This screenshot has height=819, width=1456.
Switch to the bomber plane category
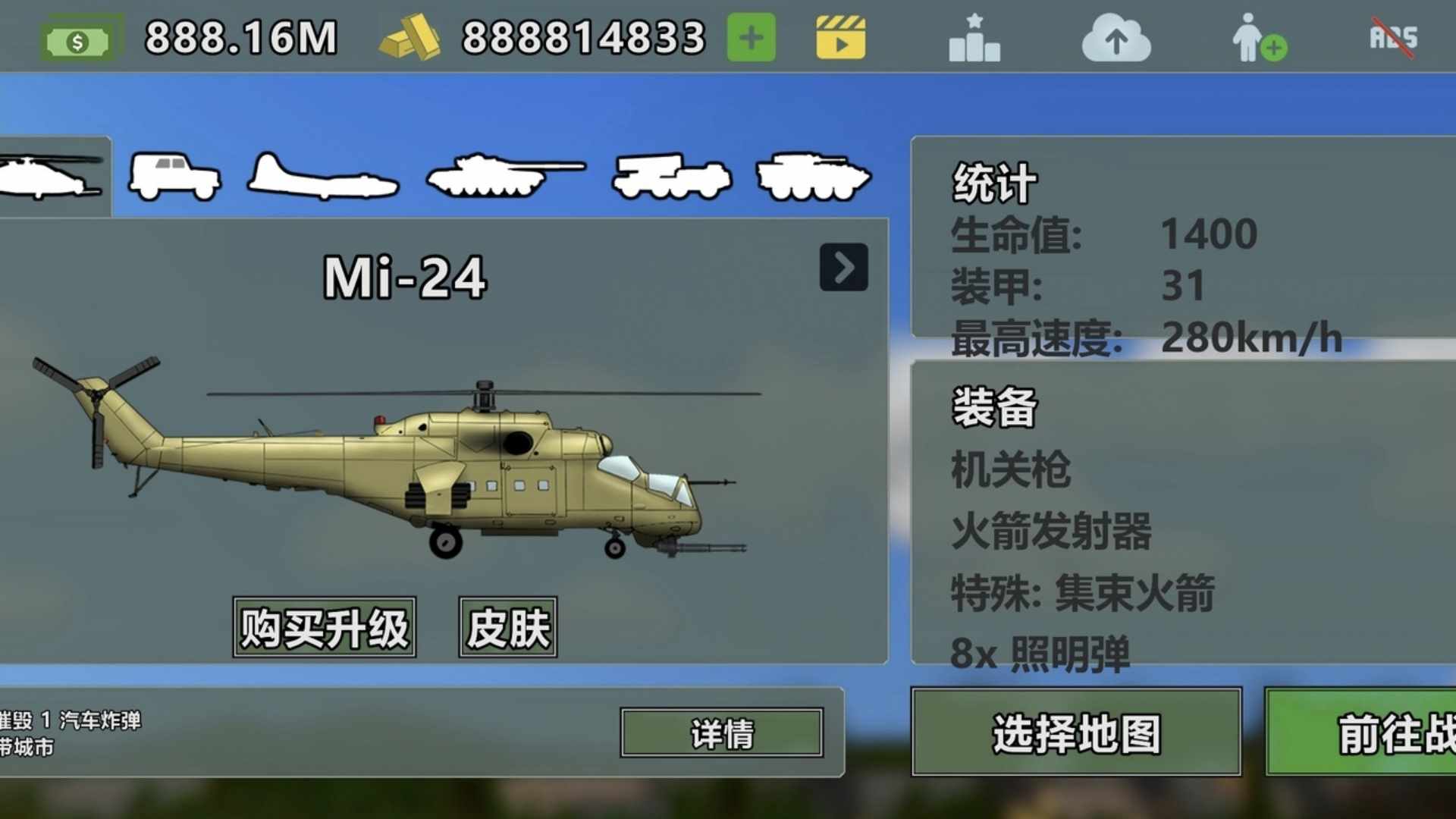click(323, 177)
